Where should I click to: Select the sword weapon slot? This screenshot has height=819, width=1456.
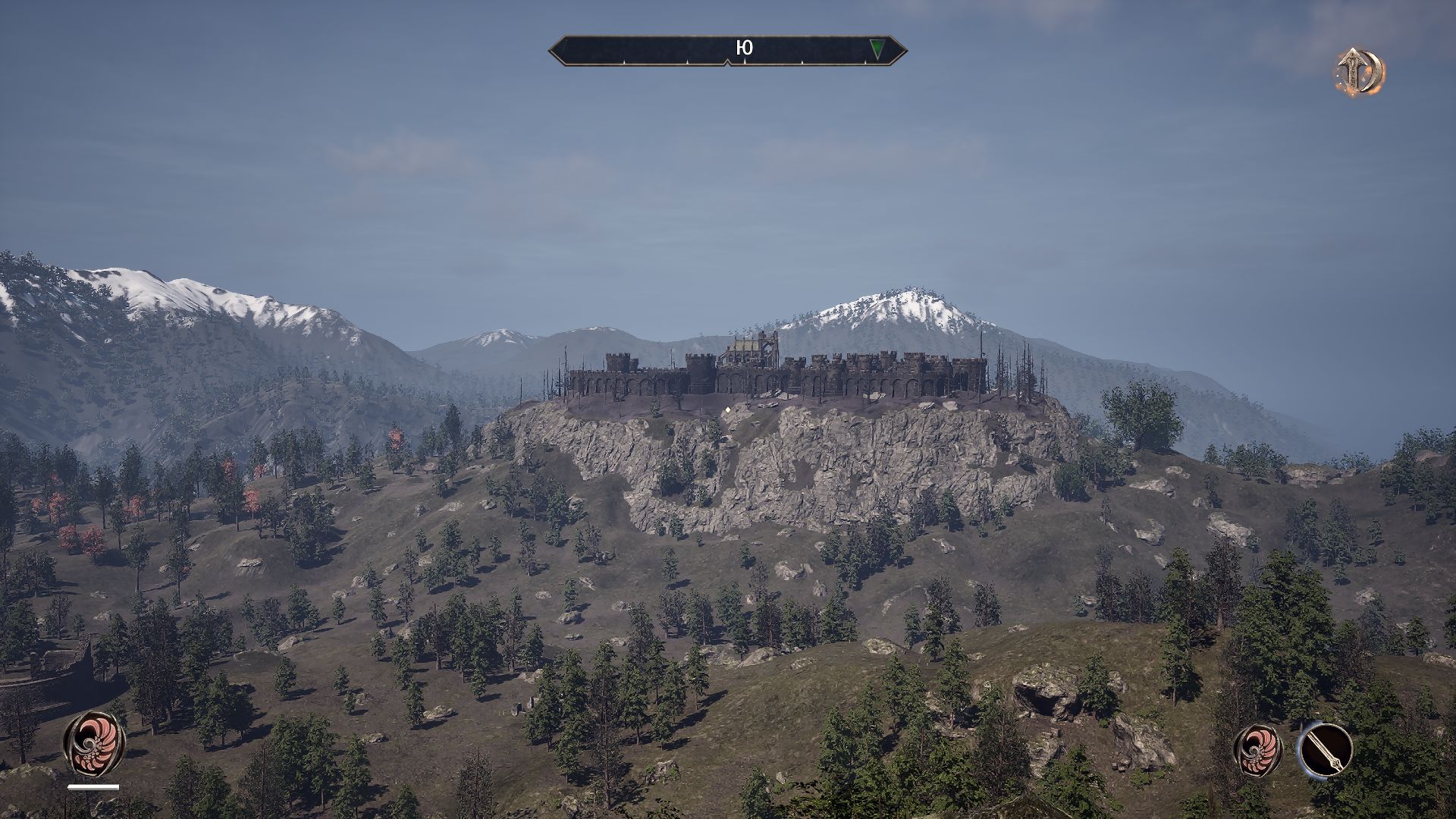(x=1325, y=749)
